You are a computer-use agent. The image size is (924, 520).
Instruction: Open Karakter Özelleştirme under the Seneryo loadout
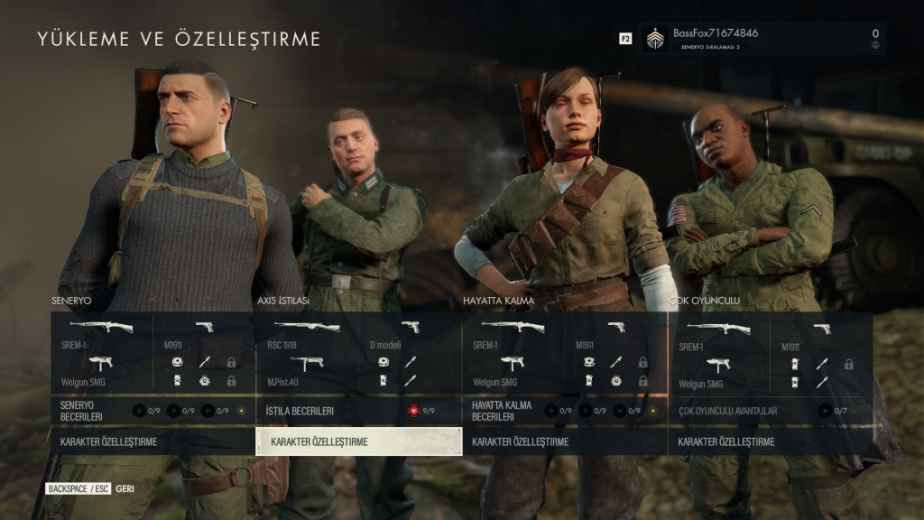pyautogui.click(x=152, y=441)
